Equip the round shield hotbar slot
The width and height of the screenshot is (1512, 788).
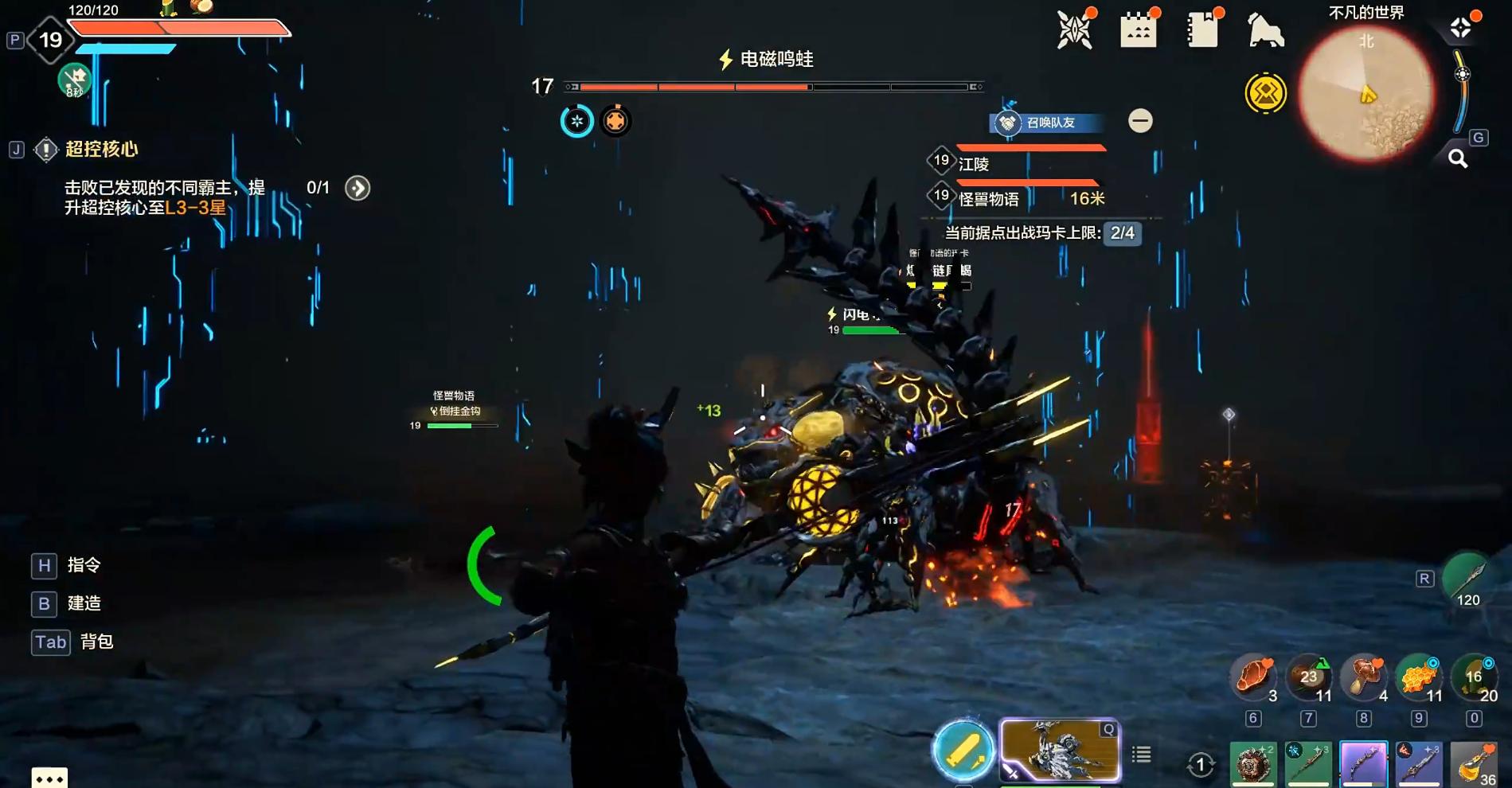pos(1253,765)
